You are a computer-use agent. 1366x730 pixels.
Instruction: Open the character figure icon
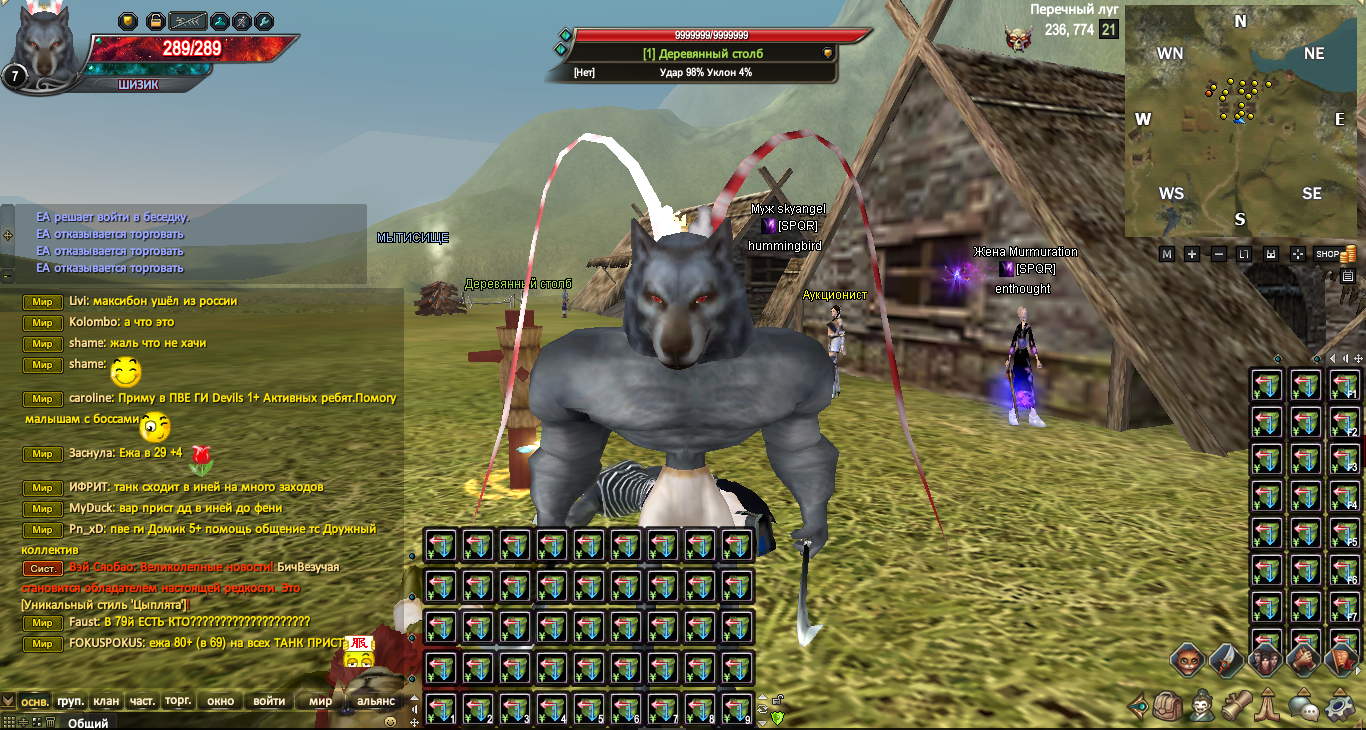[x=1203, y=707]
